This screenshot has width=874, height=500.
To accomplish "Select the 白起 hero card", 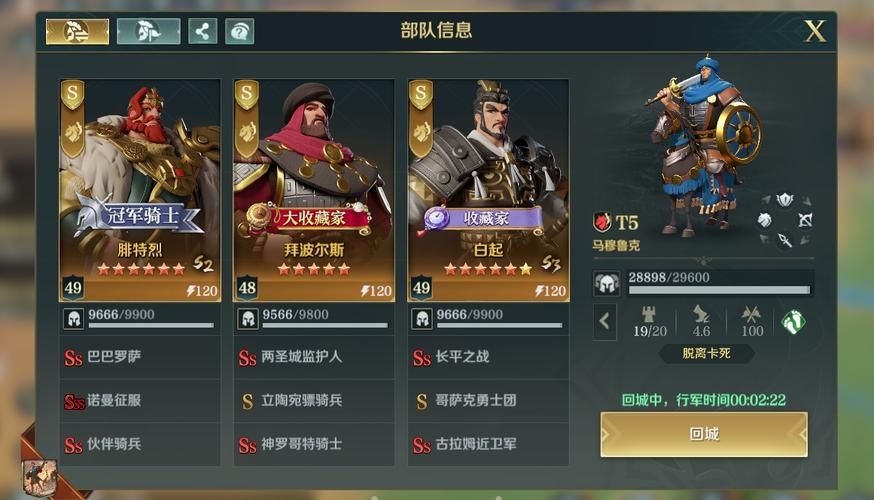I will (x=488, y=190).
